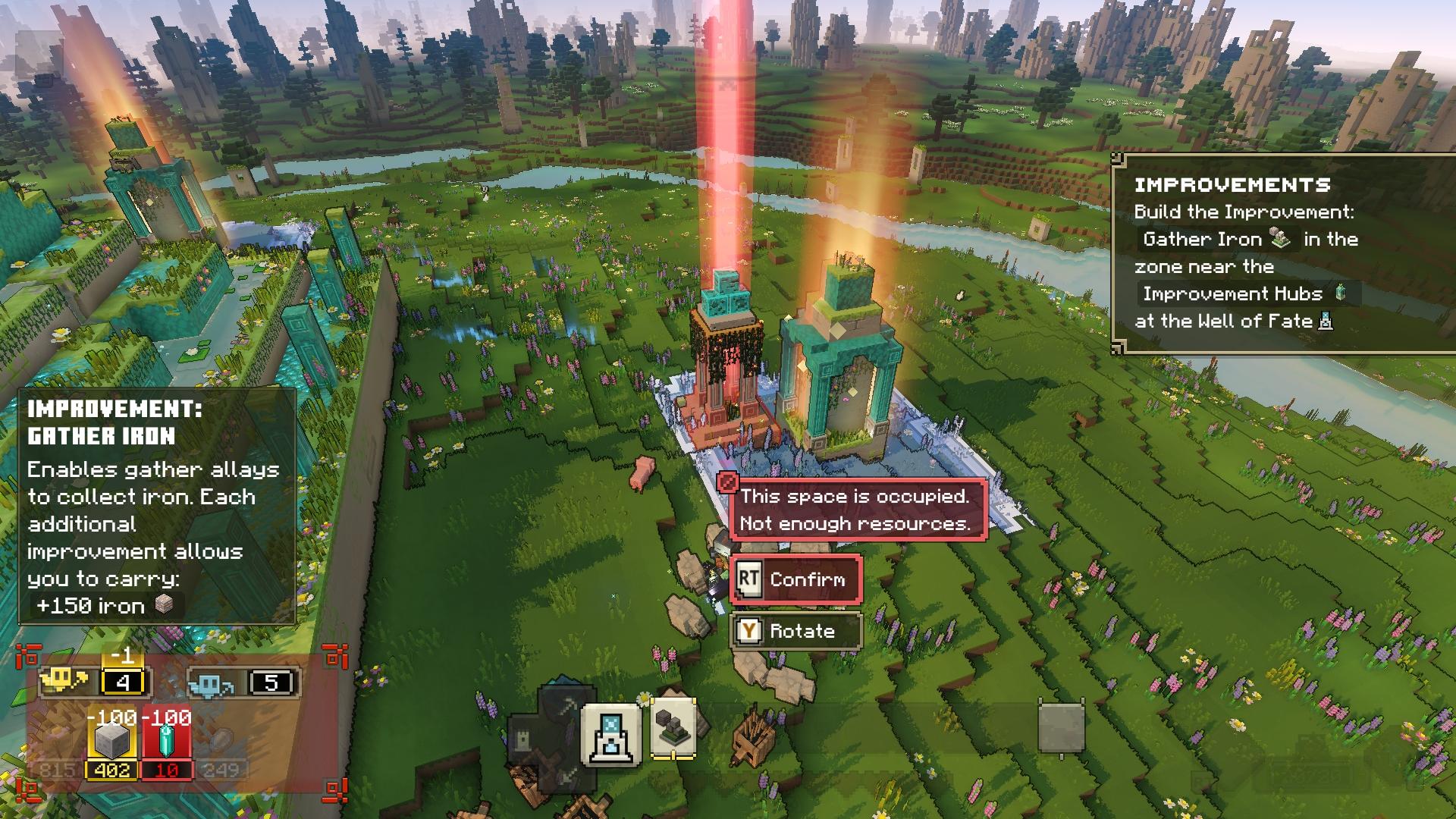Select the Improvement Hub hotbar slot
This screenshot has height=819, width=1456.
coord(611,734)
